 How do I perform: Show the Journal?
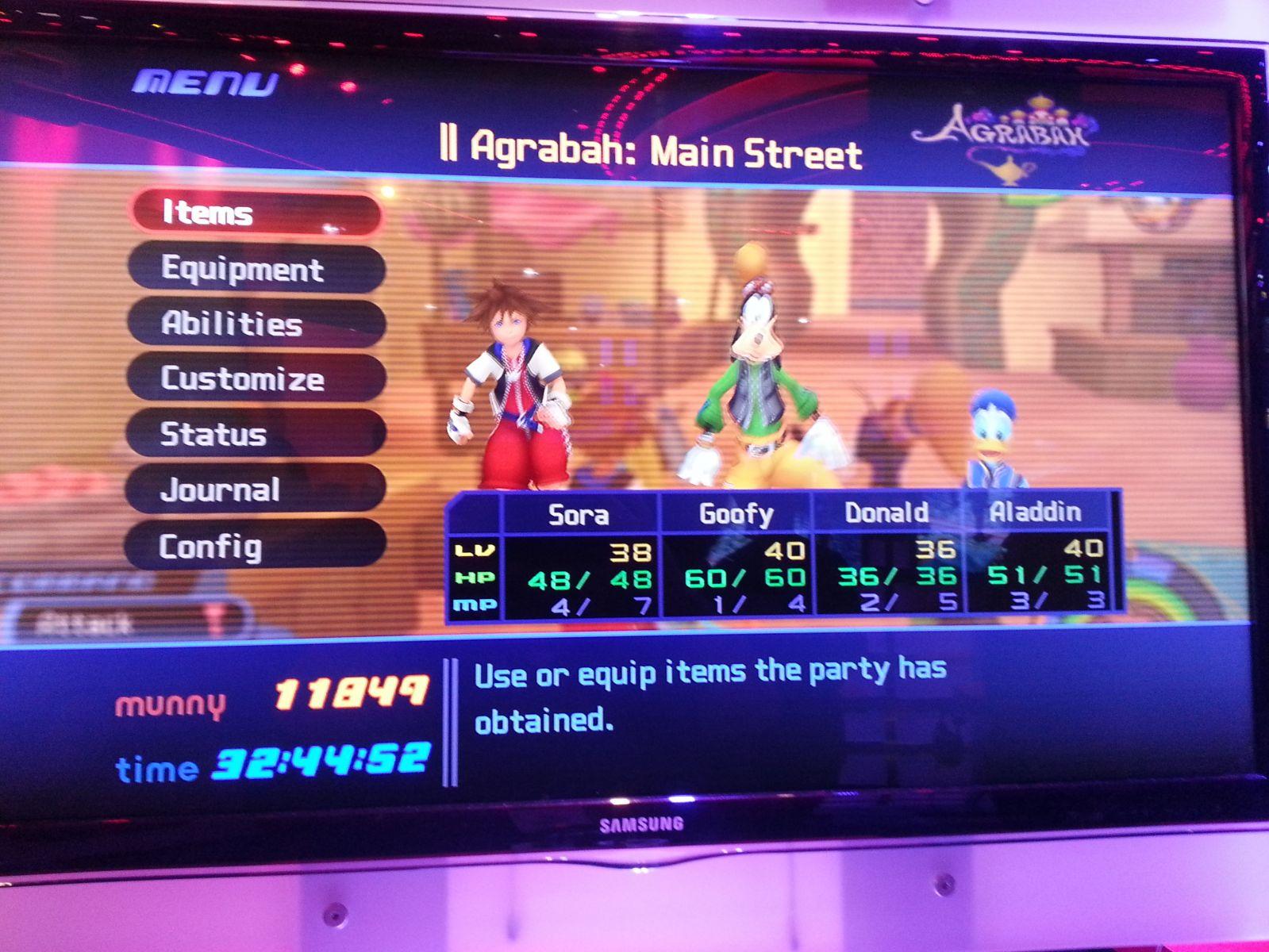[x=256, y=489]
